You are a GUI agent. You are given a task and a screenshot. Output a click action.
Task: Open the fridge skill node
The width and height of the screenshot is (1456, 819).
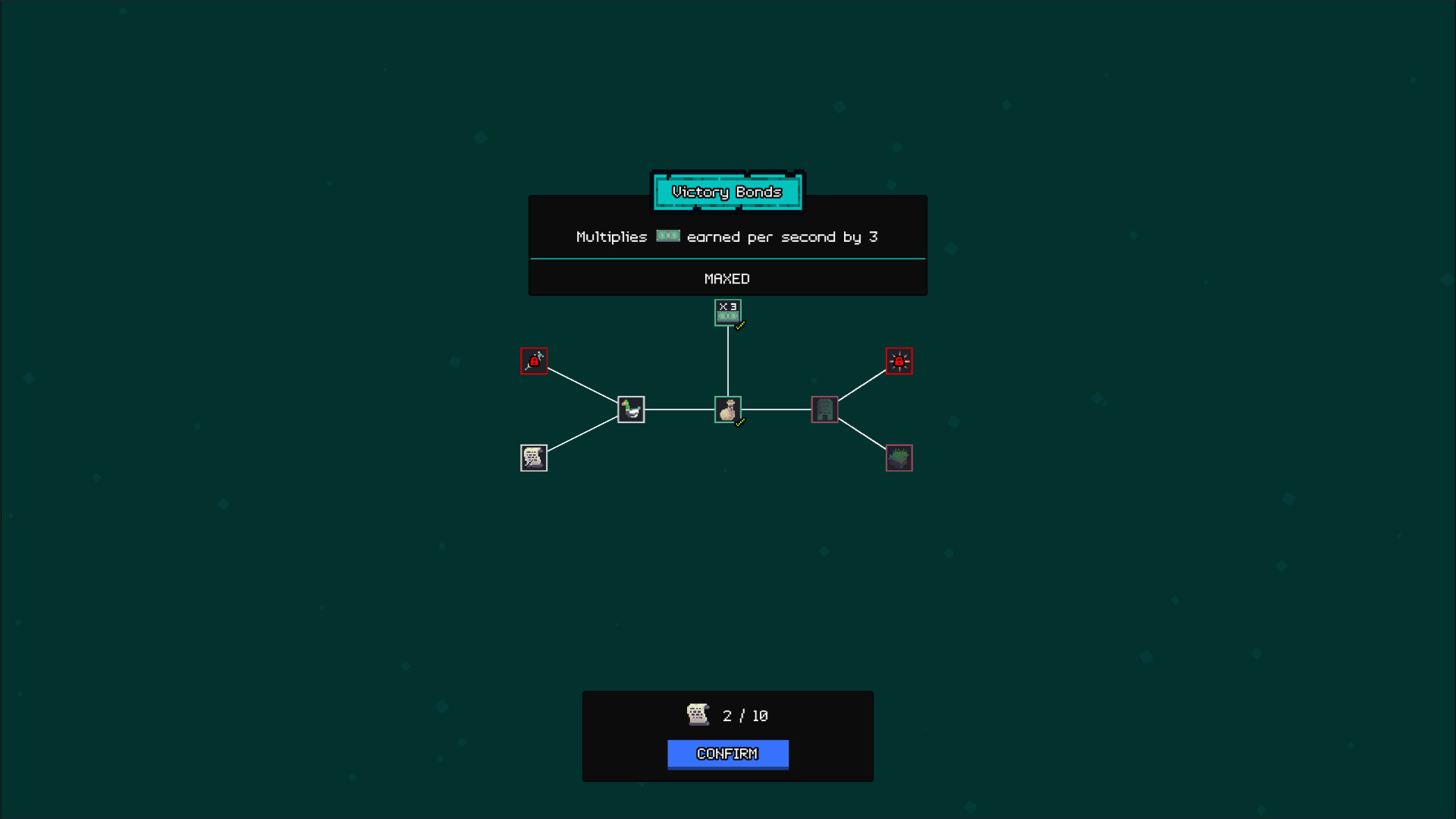824,409
